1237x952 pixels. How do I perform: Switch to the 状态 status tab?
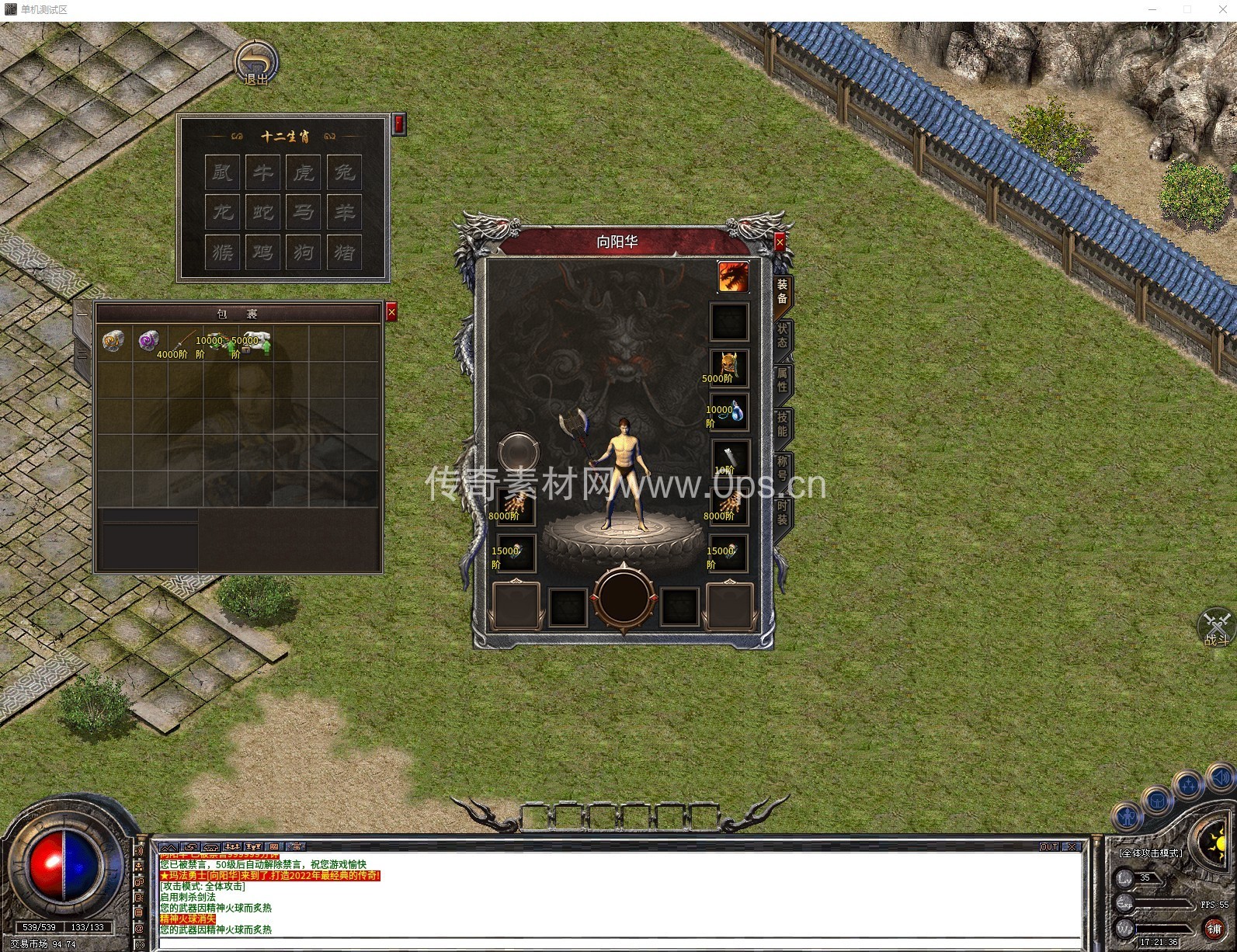(x=782, y=335)
